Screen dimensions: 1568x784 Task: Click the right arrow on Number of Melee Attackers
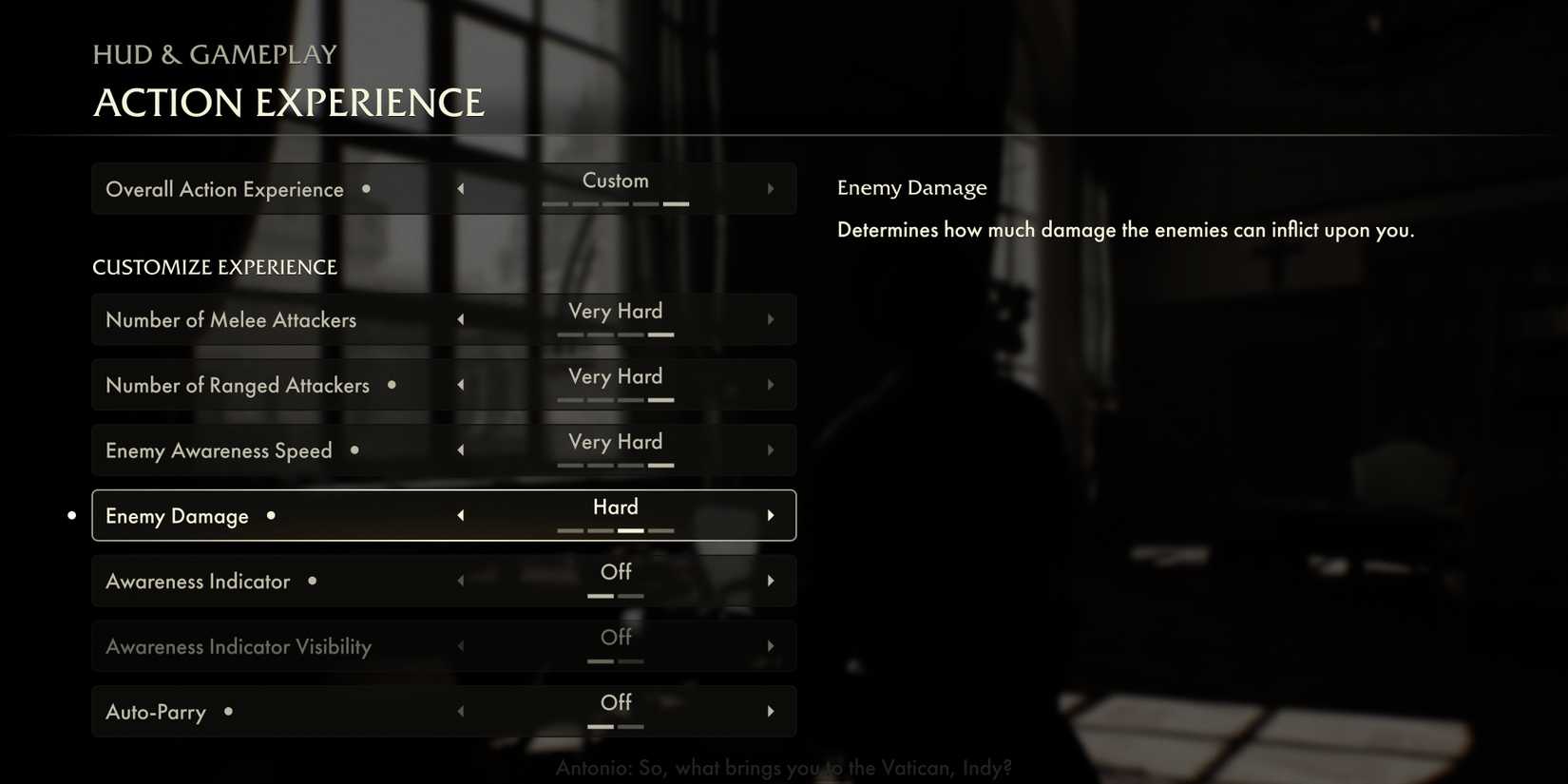pyautogui.click(x=771, y=318)
